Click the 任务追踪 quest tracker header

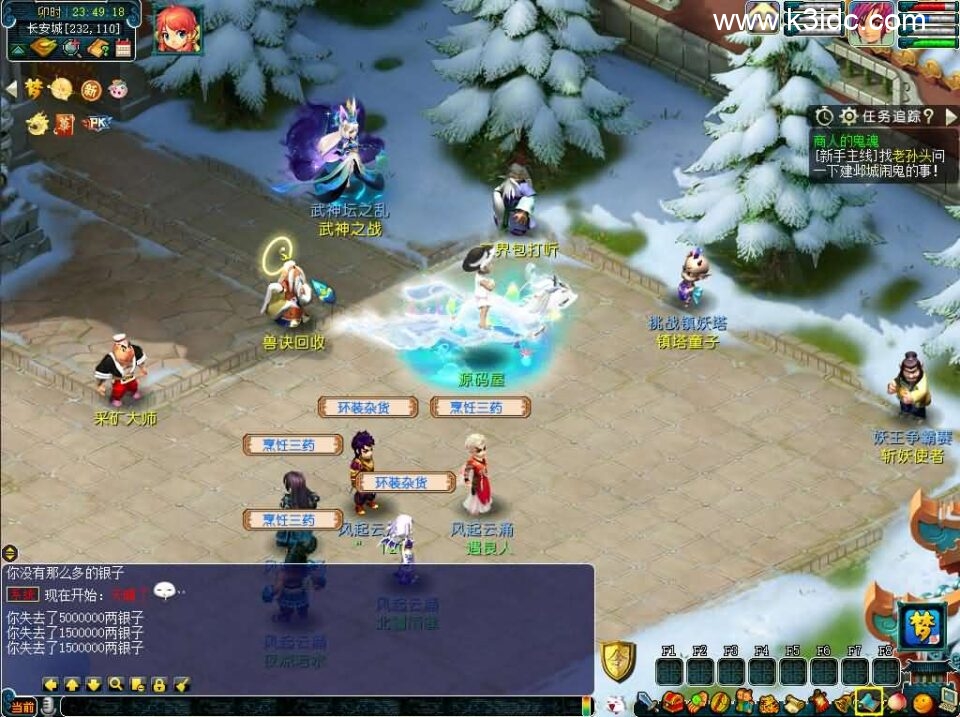(x=890, y=116)
